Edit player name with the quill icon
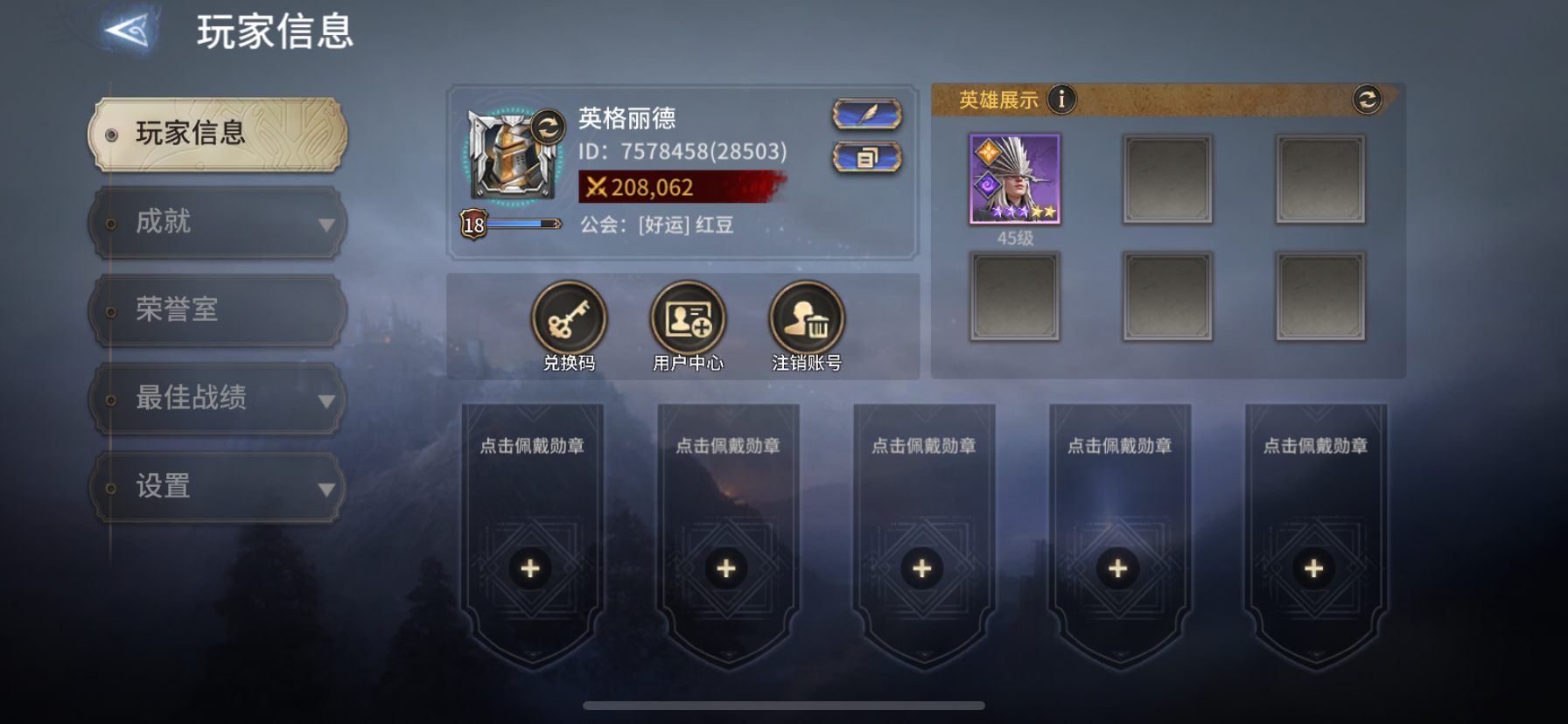This screenshot has height=724, width=1568. 868,115
